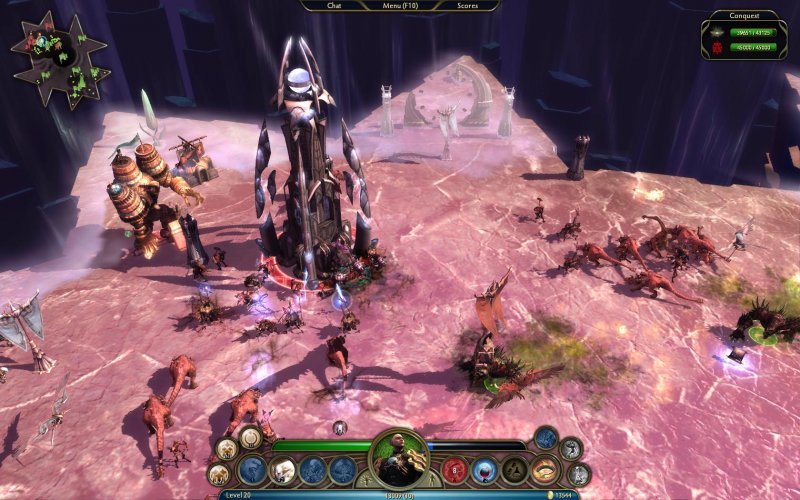Activate the golden ring item slot
Screen dimensions: 800x500
[545, 469]
